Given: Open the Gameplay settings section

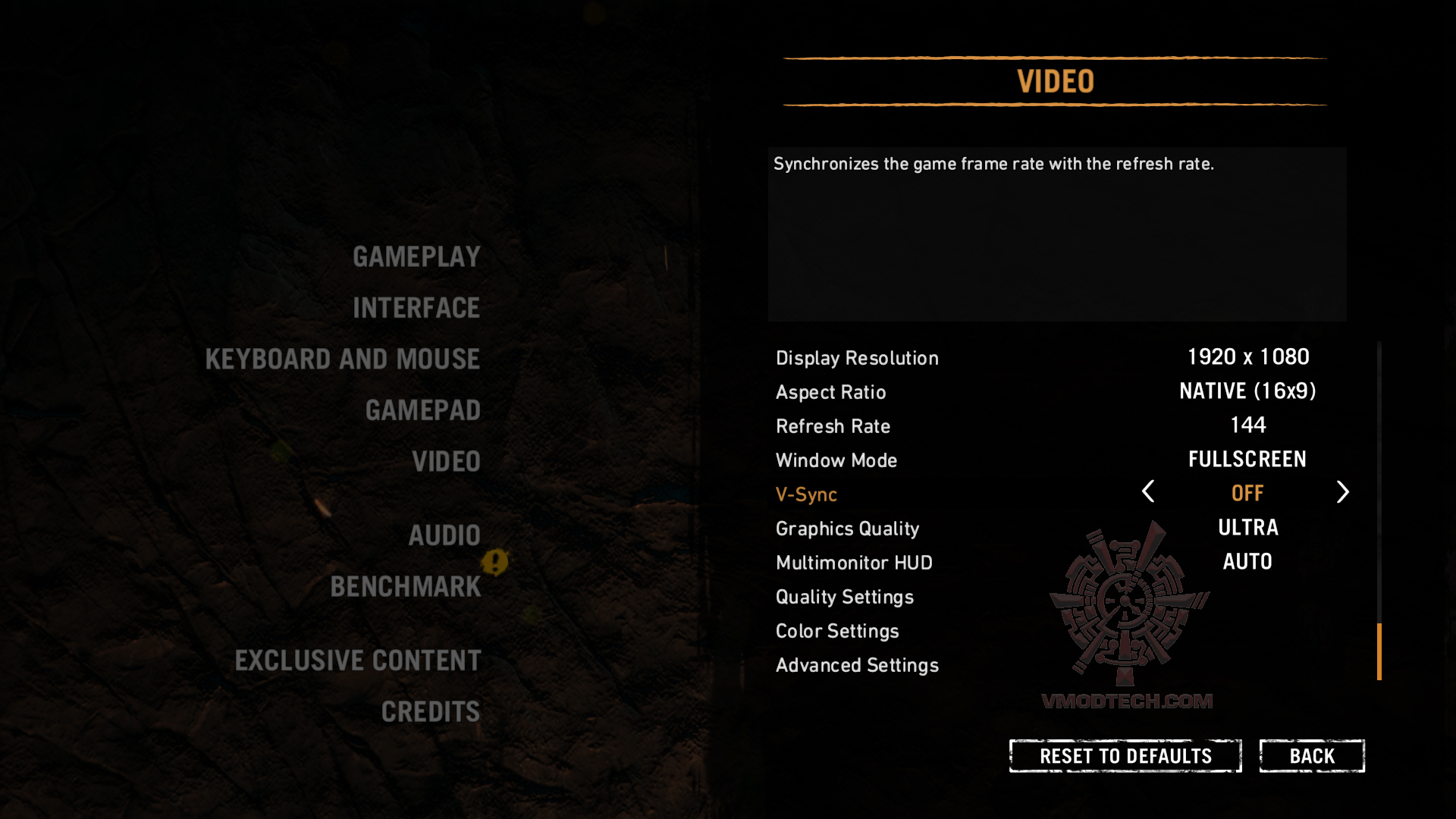Looking at the screenshot, I should [416, 257].
